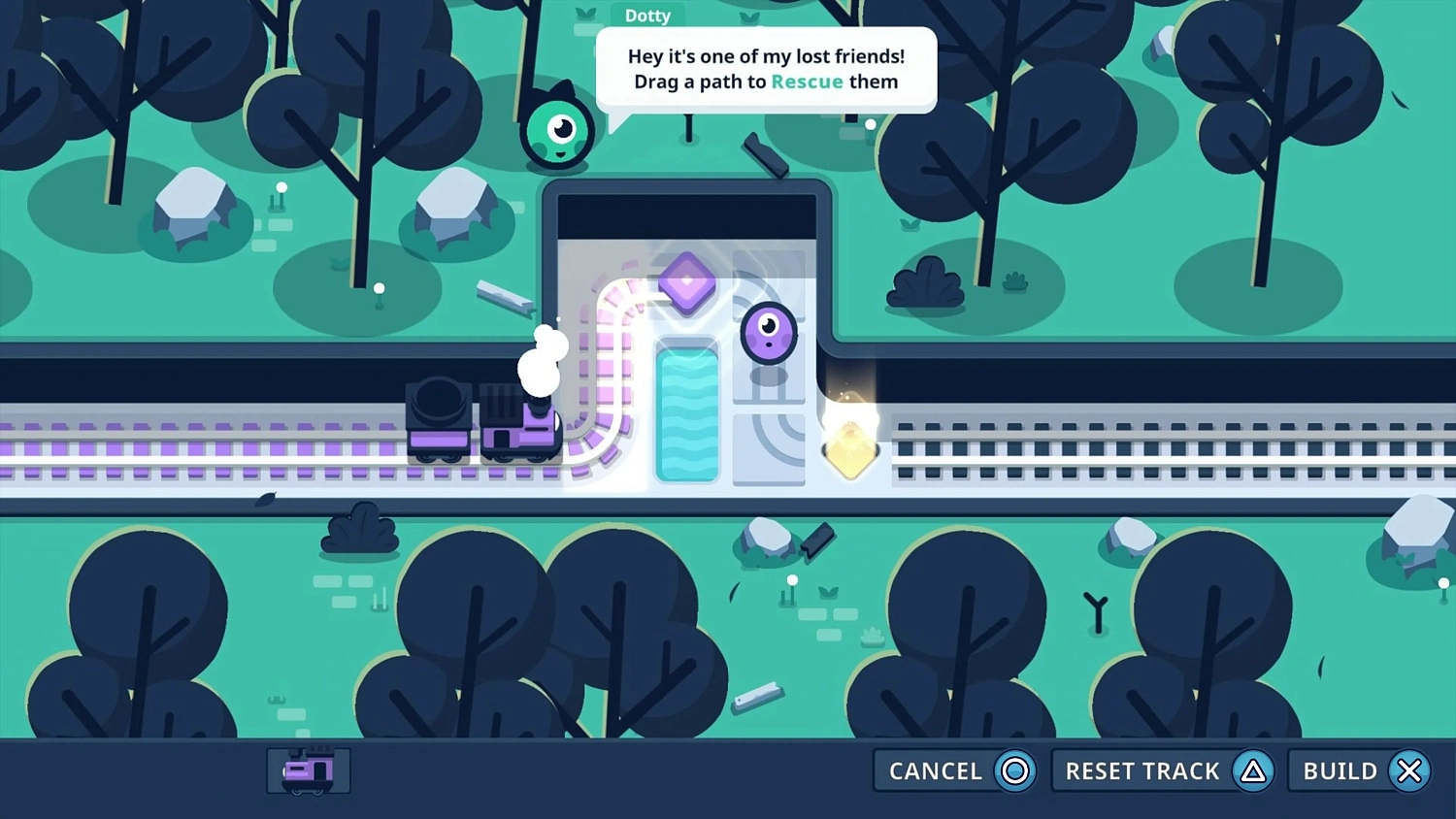
Task: Click the purple train icon in the bottom toolbar
Action: (x=308, y=770)
